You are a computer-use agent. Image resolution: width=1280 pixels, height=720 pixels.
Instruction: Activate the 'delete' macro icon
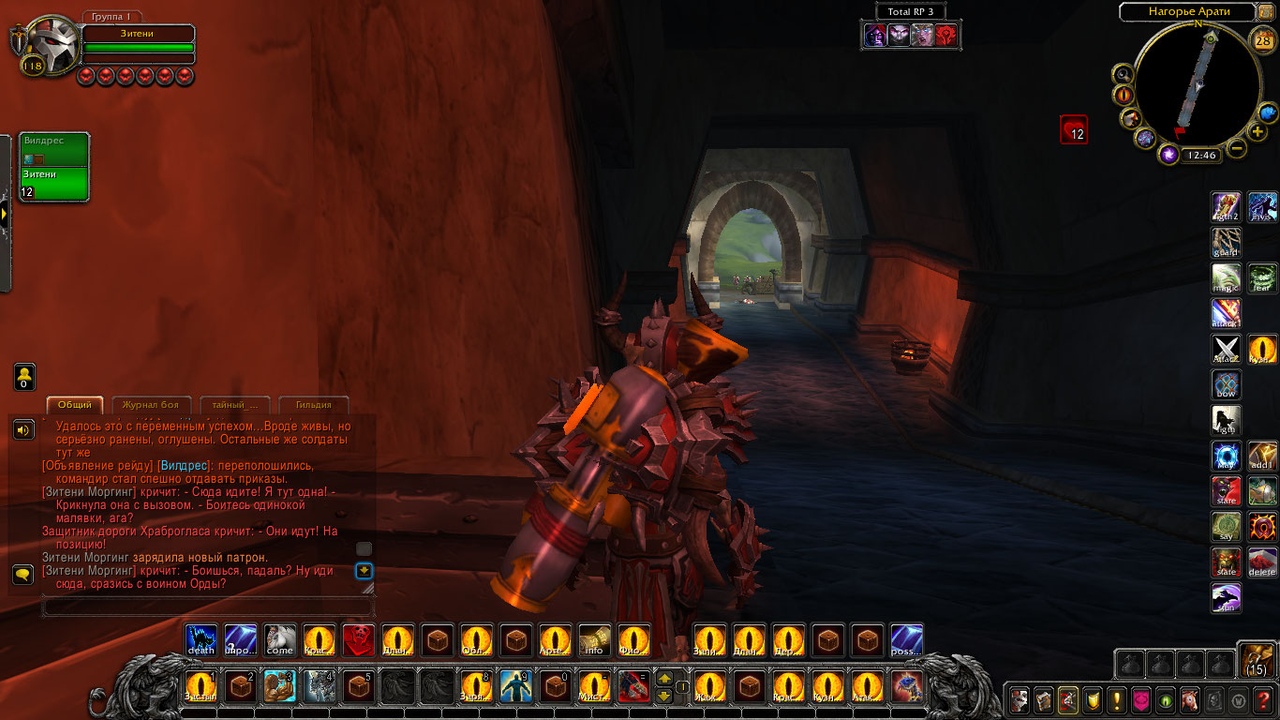[x=1262, y=562]
